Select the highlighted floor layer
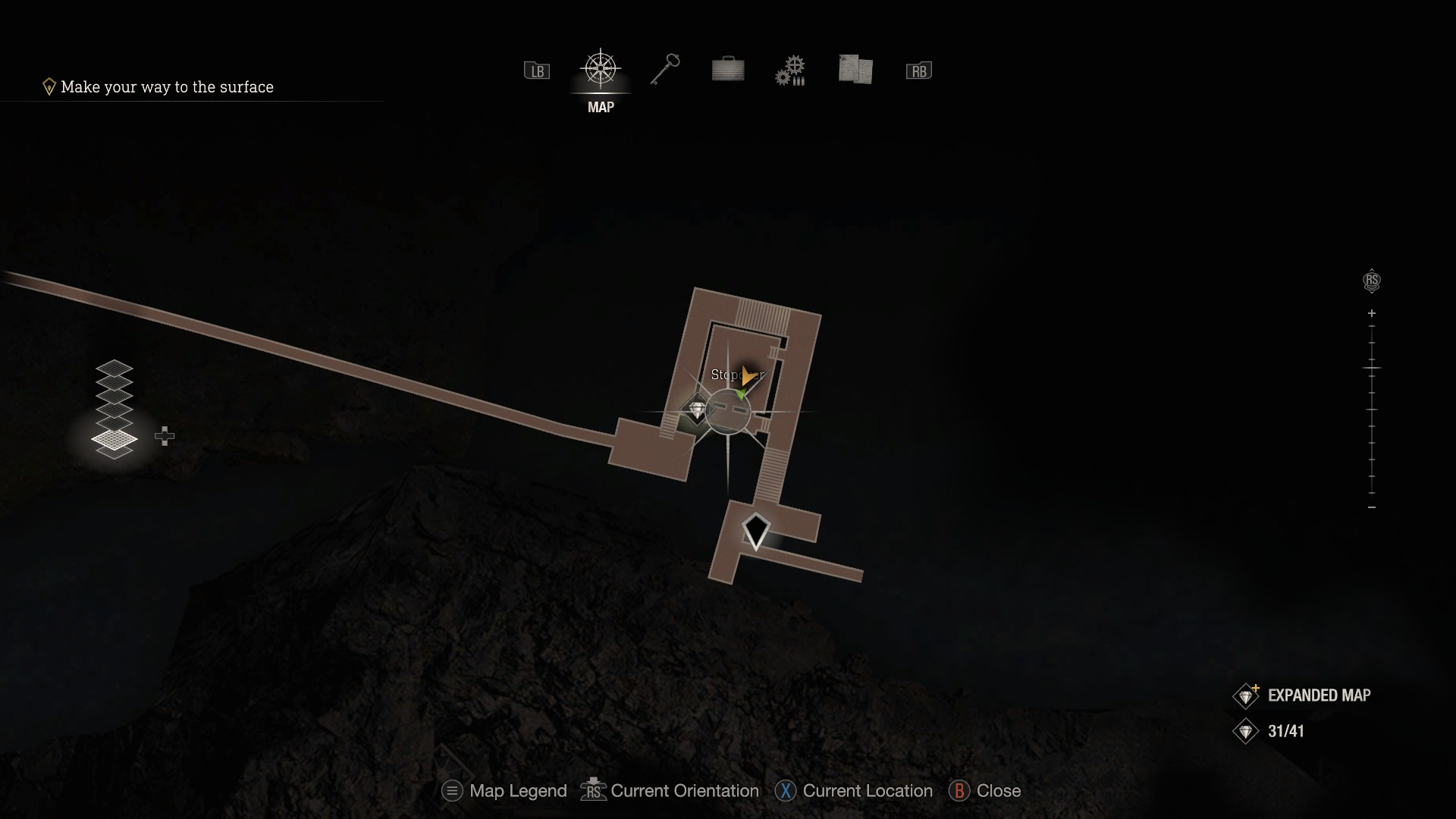 (115, 439)
